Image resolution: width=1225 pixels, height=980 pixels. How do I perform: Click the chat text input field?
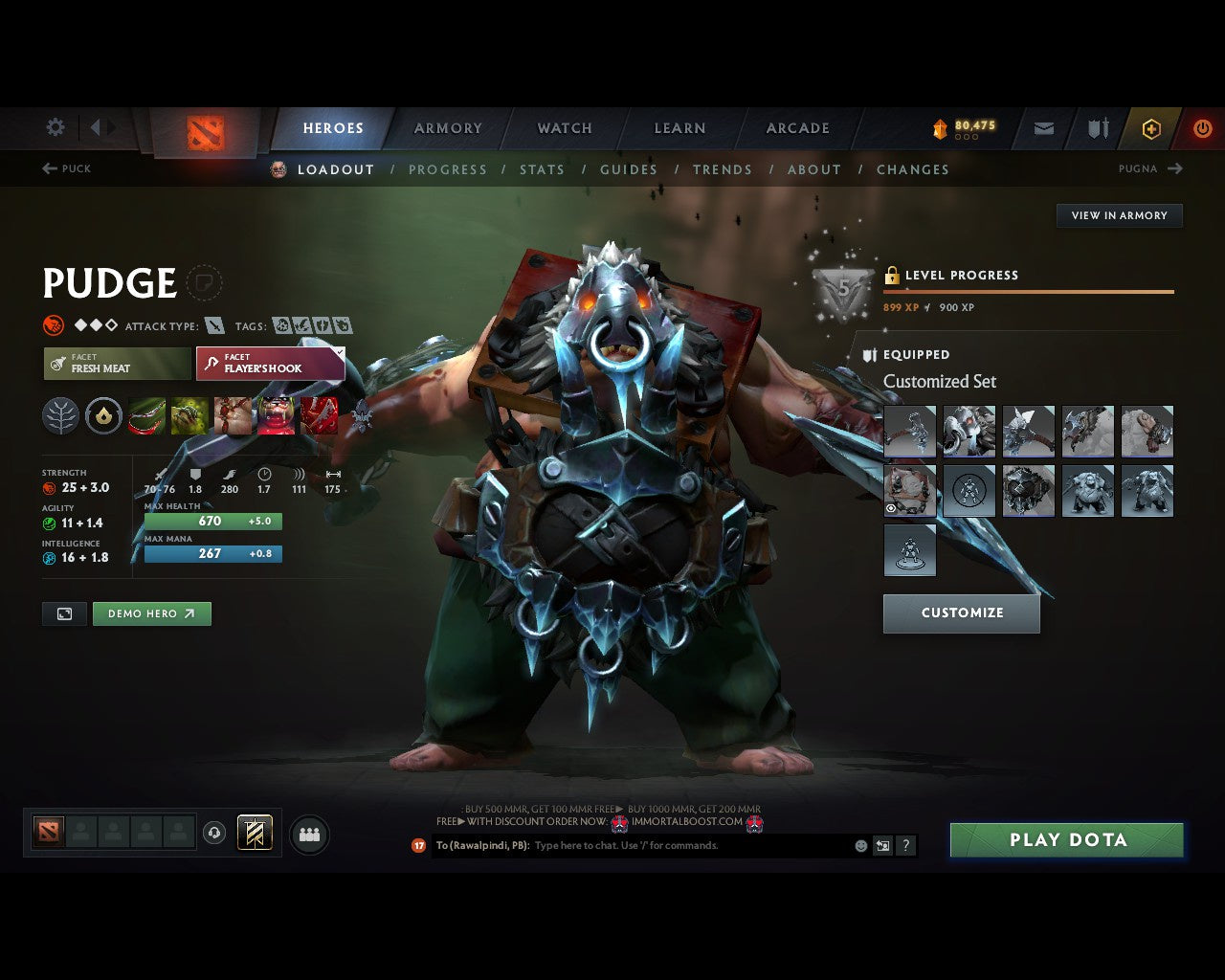pyautogui.click(x=670, y=846)
